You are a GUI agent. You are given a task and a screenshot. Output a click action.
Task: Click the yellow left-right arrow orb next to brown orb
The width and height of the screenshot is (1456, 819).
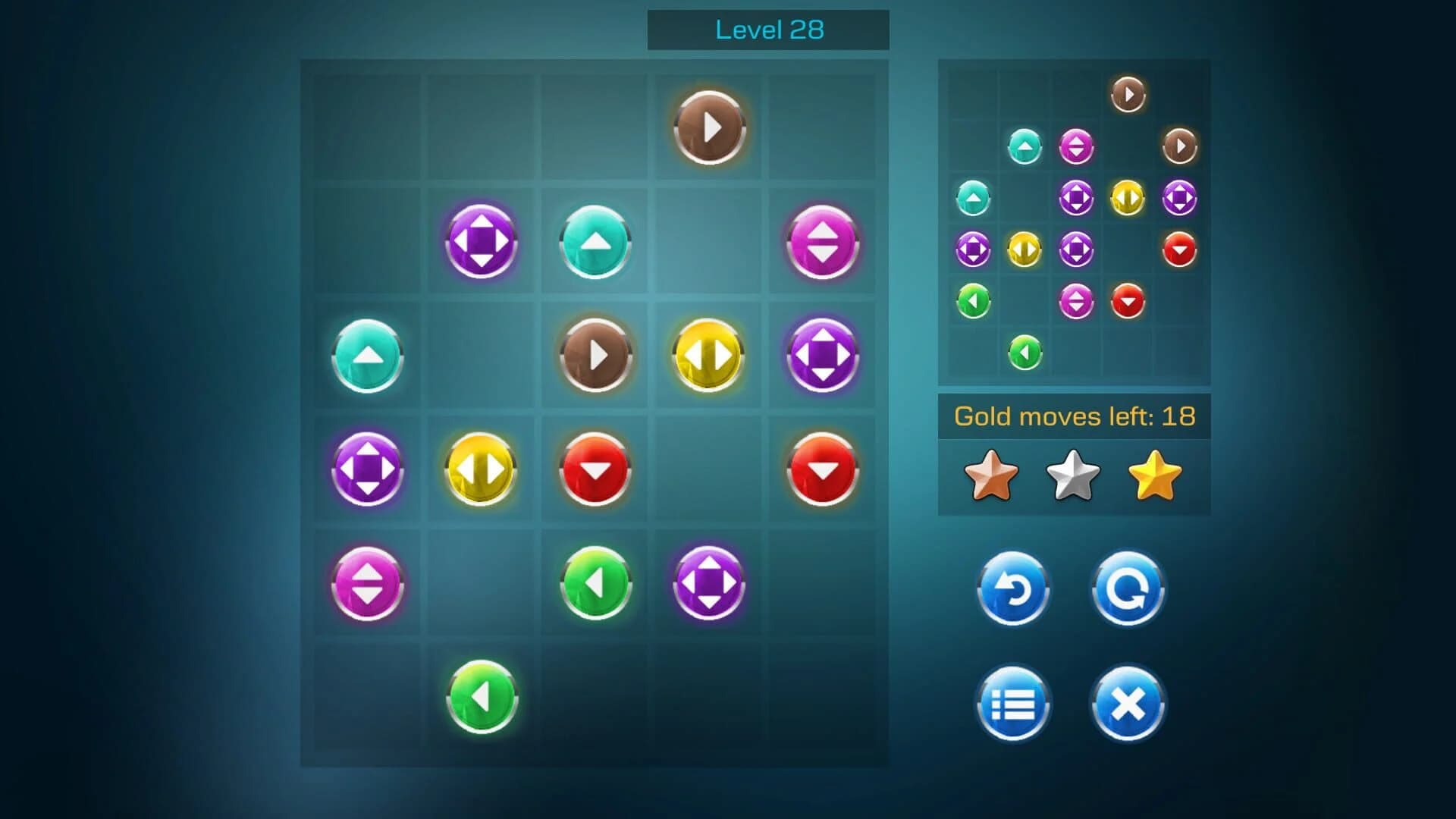[x=708, y=355]
